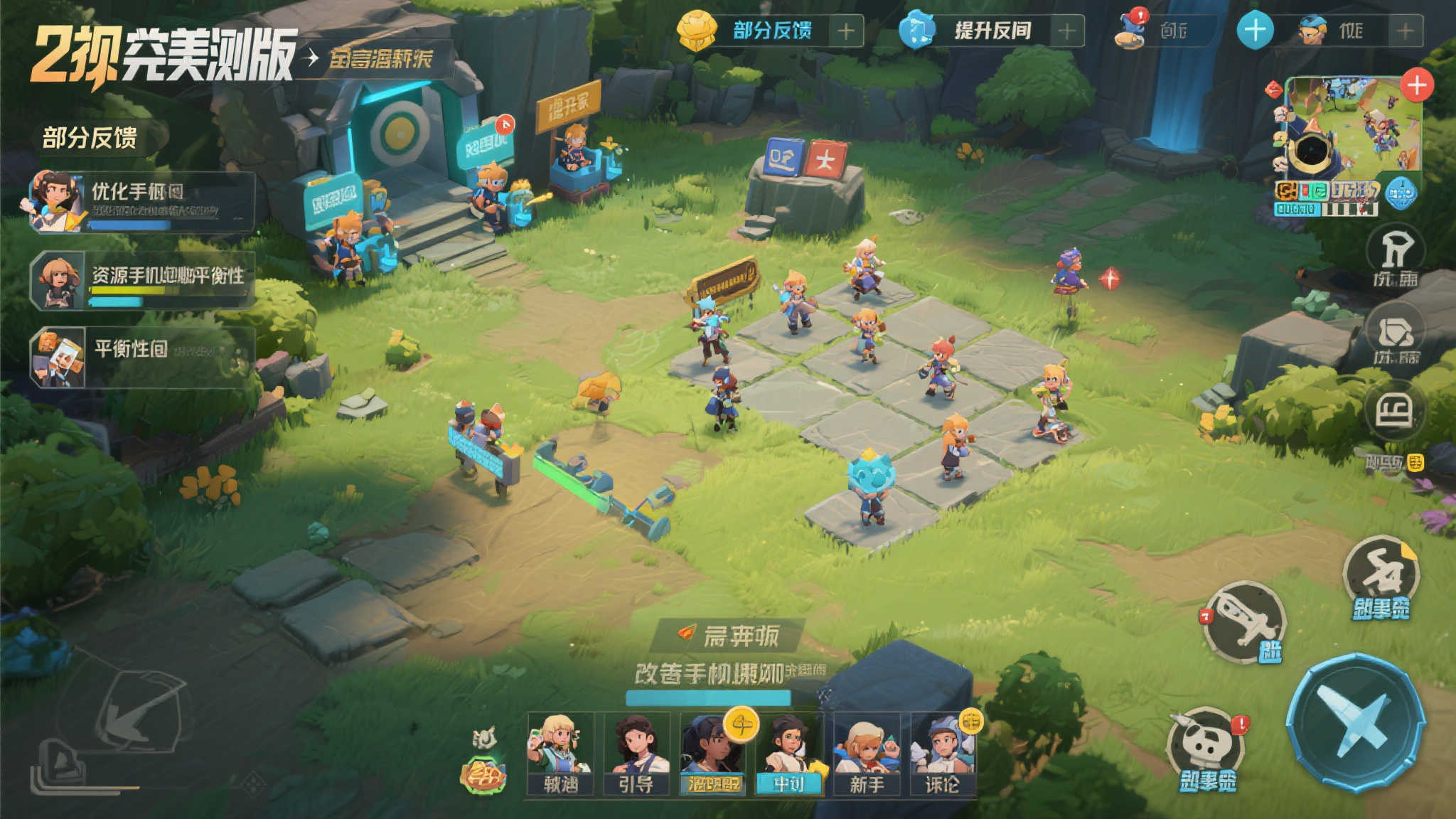Tap the red plus on the minimap
The width and height of the screenshot is (1456, 819).
(1417, 85)
